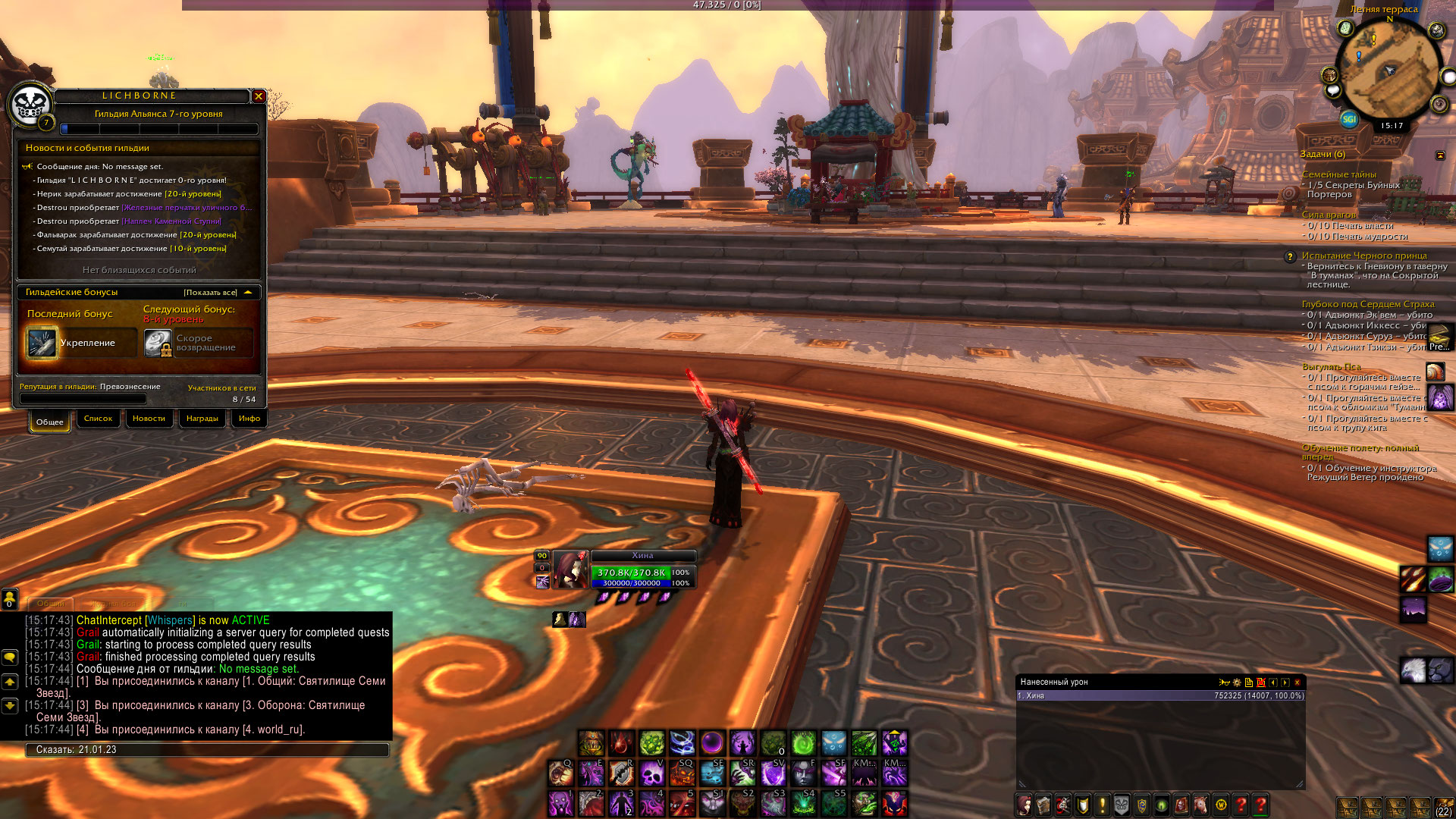Close the Нанесенный урон damage meter
The width and height of the screenshot is (1456, 819).
[x=1298, y=682]
